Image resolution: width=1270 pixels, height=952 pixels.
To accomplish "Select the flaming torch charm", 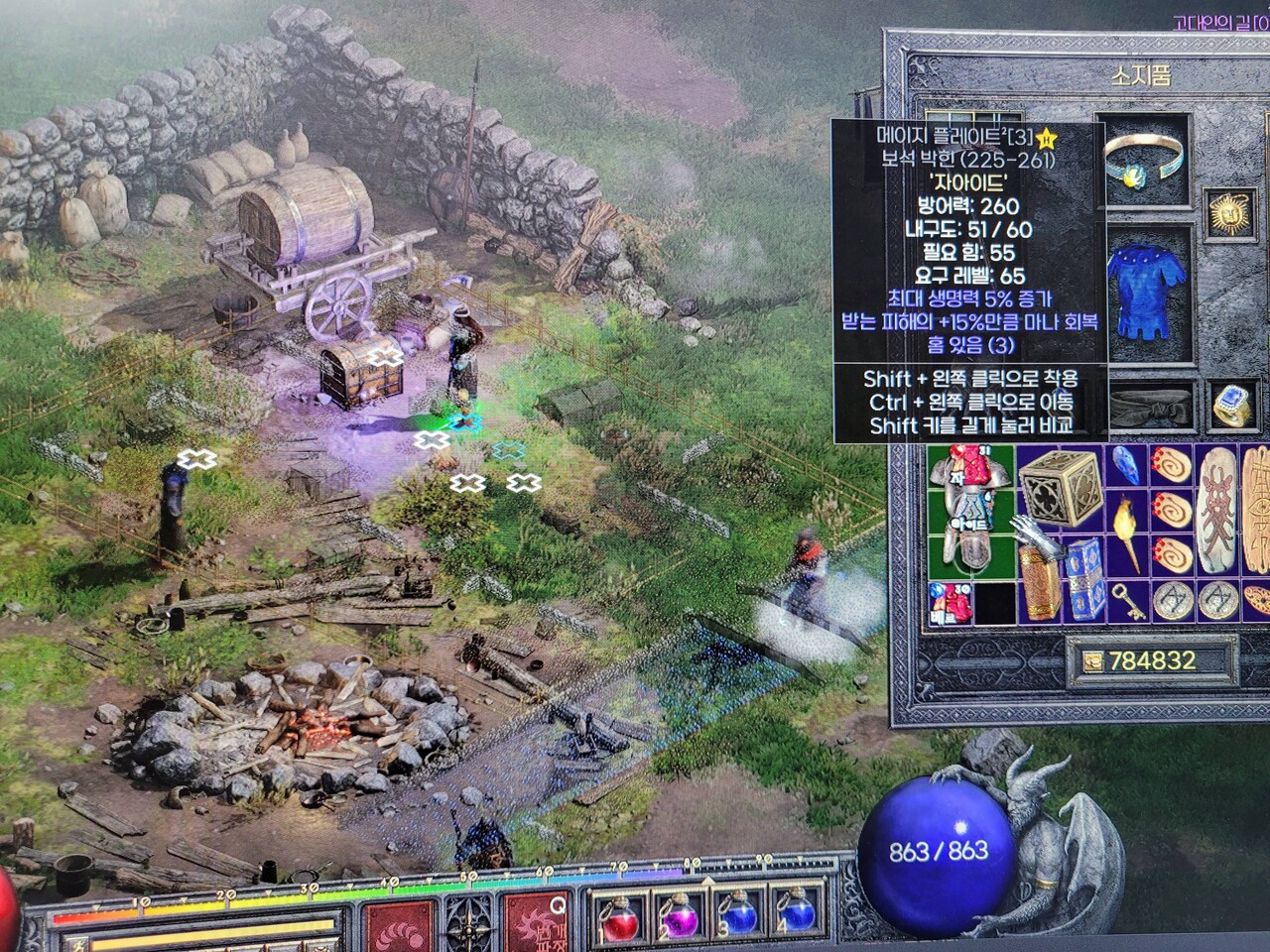I will [x=1127, y=525].
